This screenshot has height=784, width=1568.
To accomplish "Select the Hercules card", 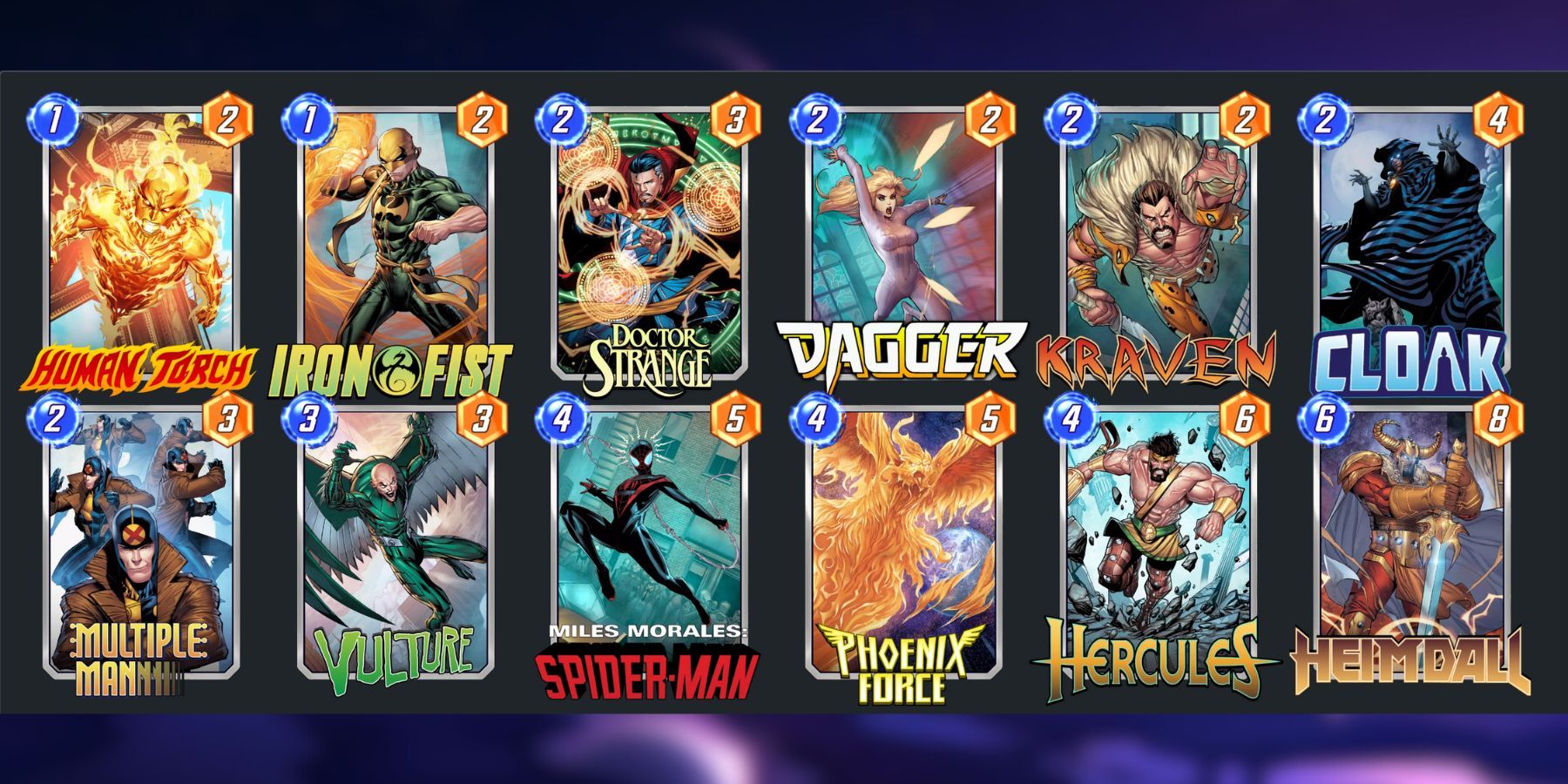I will click(x=1163, y=540).
